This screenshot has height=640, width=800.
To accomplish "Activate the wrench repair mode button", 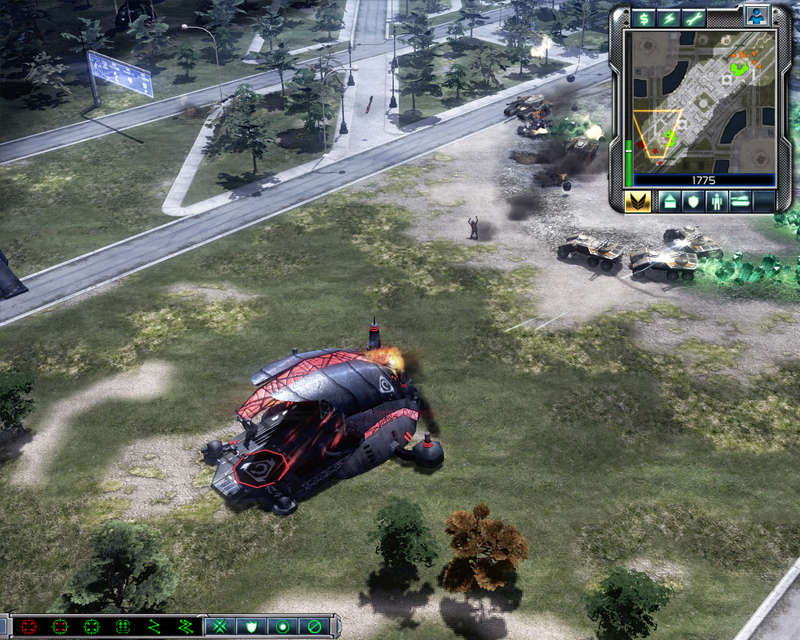I will pyautogui.click(x=693, y=18).
